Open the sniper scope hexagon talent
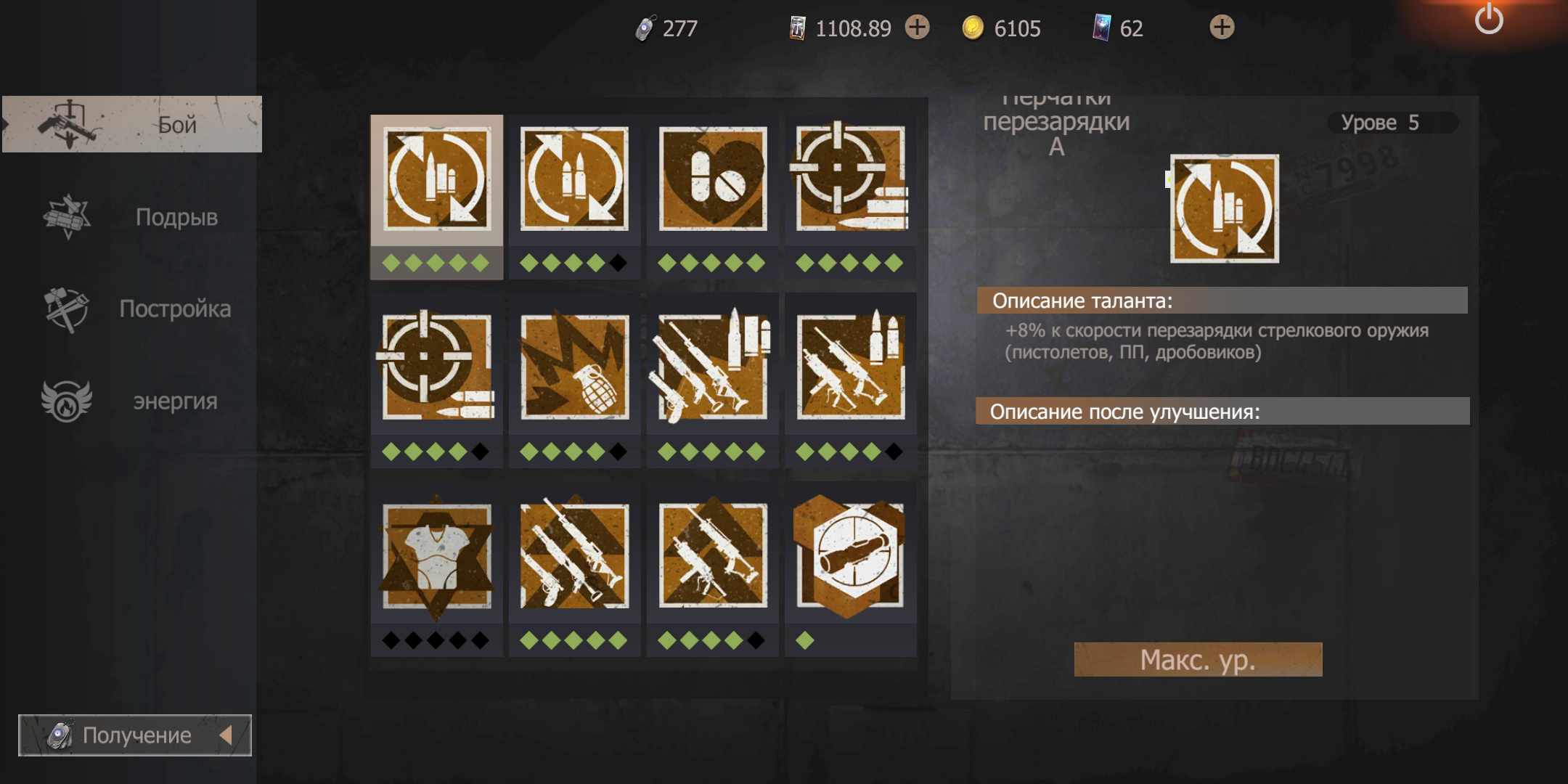Screen dimensions: 1568x784 [850, 556]
